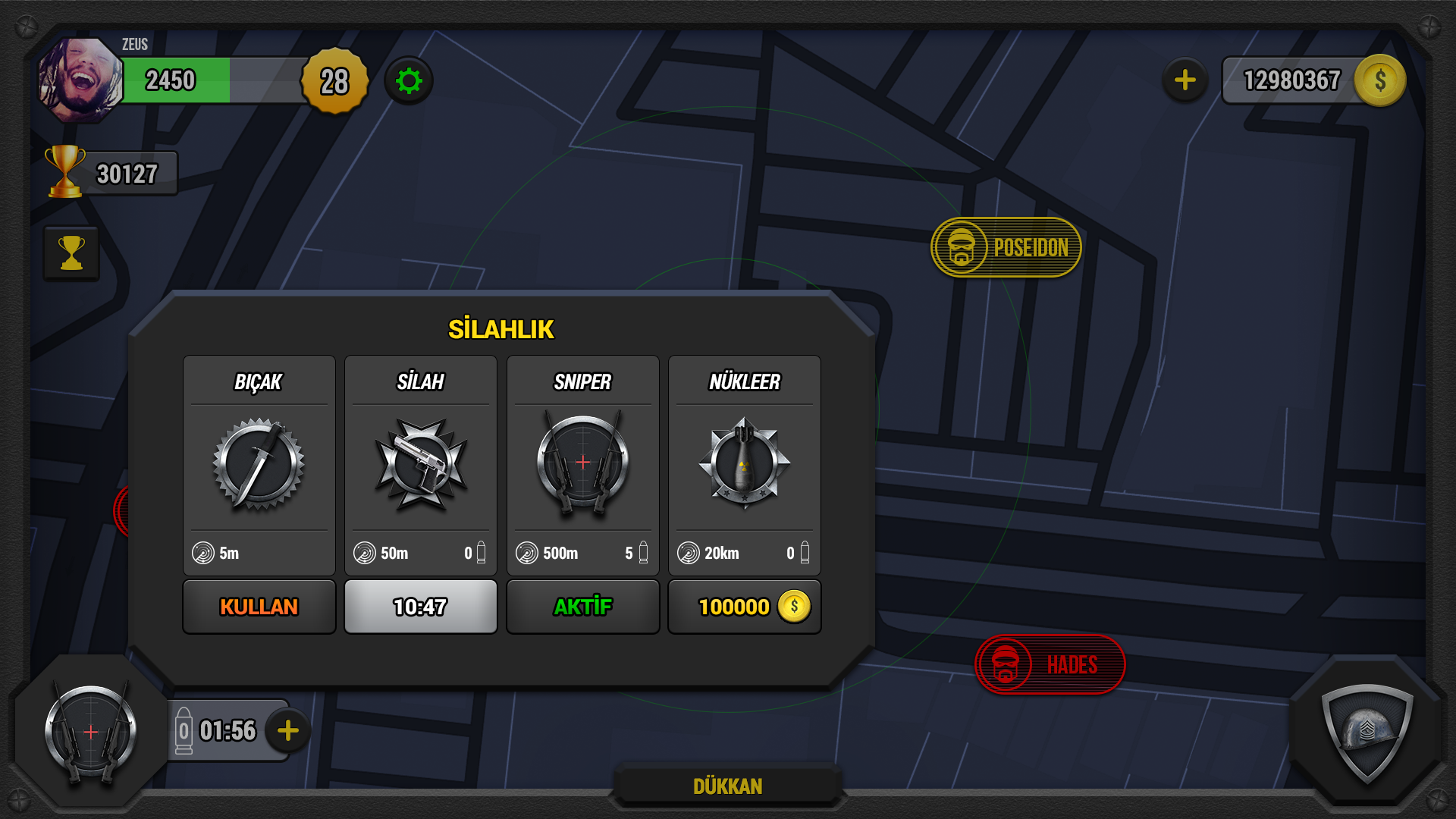Buy Nükleer for 100000 coins
Image resolution: width=1456 pixels, height=819 pixels.
(x=744, y=607)
